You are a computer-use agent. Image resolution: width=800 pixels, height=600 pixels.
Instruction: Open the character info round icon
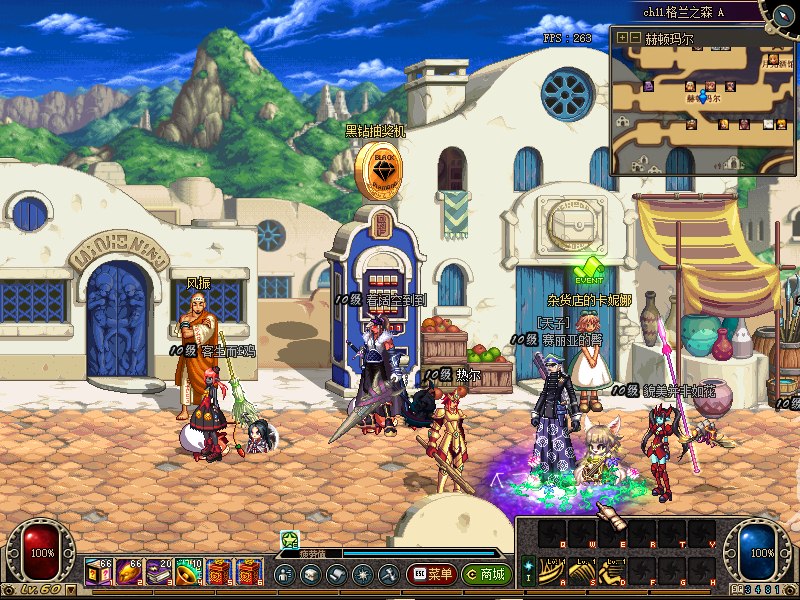[x=284, y=575]
